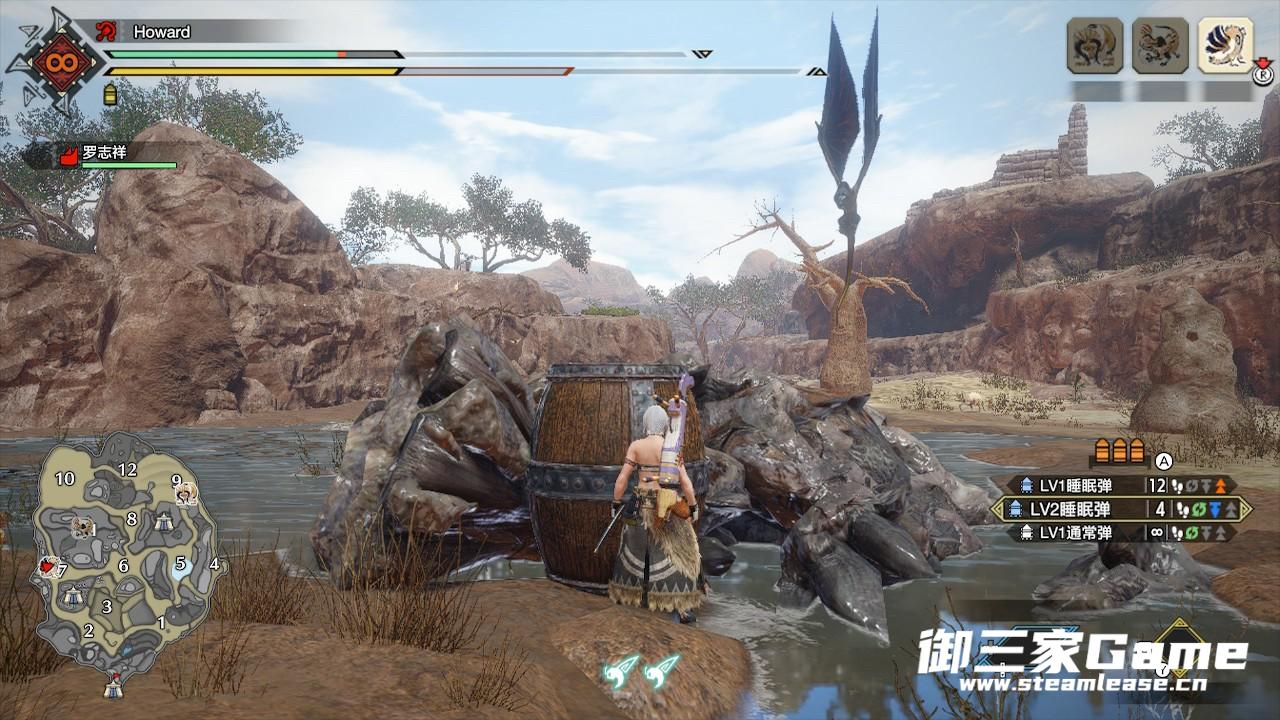Click the monster marker near area 9
The width and height of the screenshot is (1280, 720).
point(186,495)
